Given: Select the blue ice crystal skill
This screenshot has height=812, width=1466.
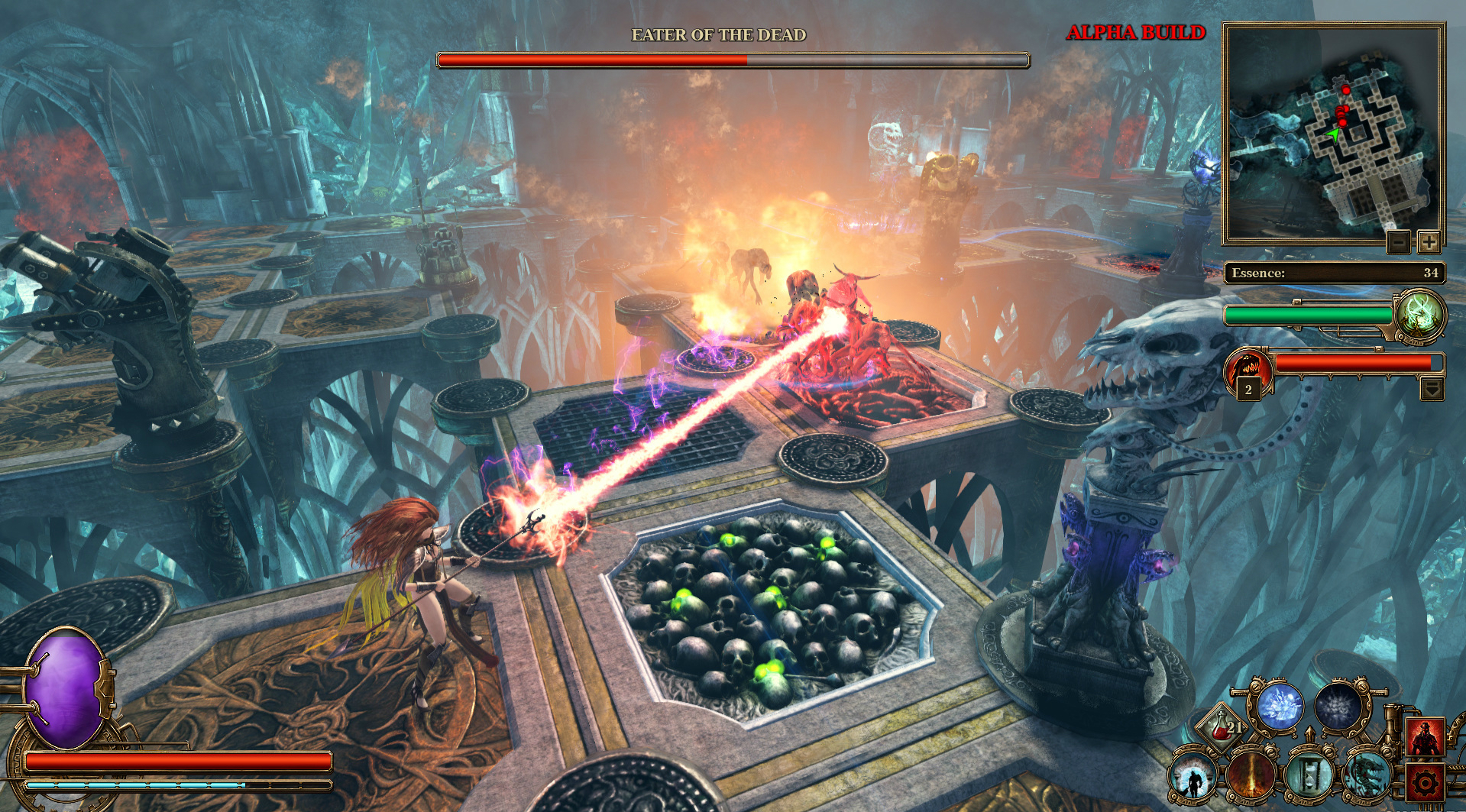Looking at the screenshot, I should pos(1283,707).
